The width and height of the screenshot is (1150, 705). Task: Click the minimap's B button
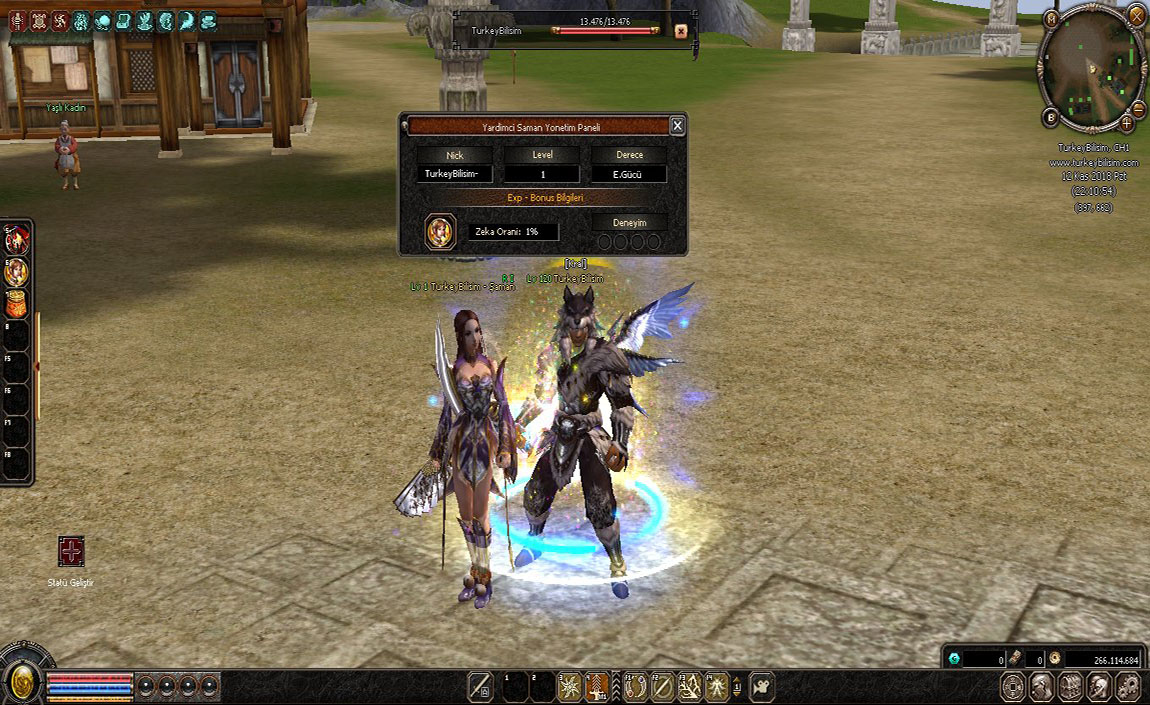point(1051,118)
